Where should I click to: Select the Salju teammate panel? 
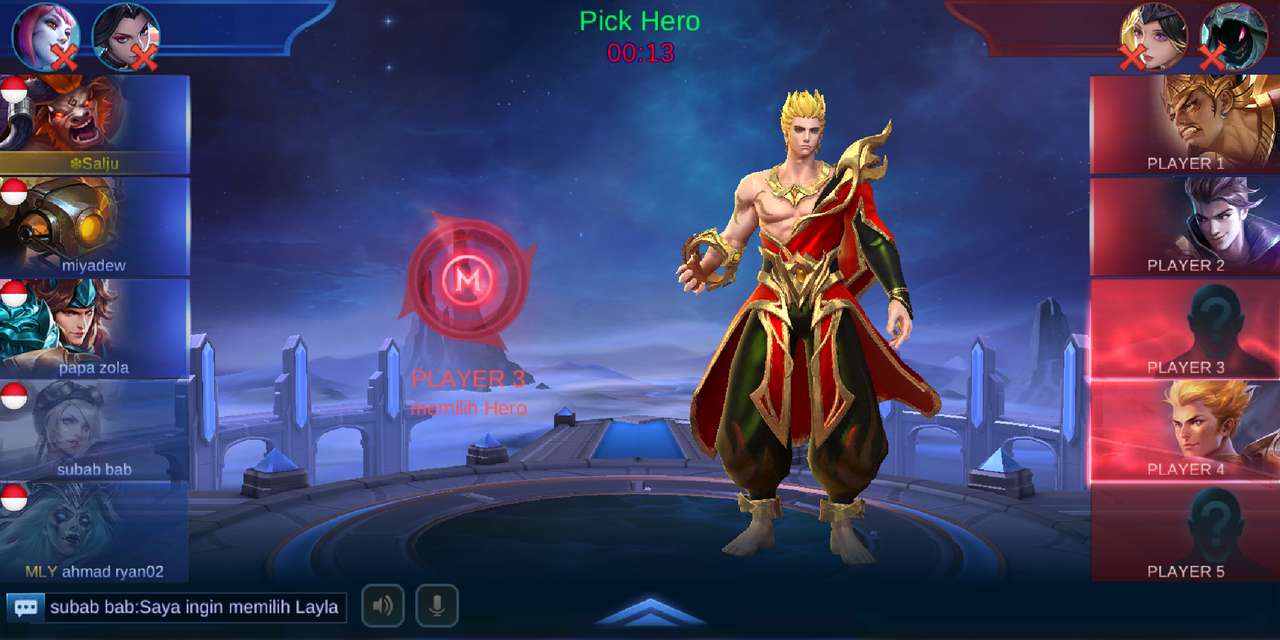[95, 125]
